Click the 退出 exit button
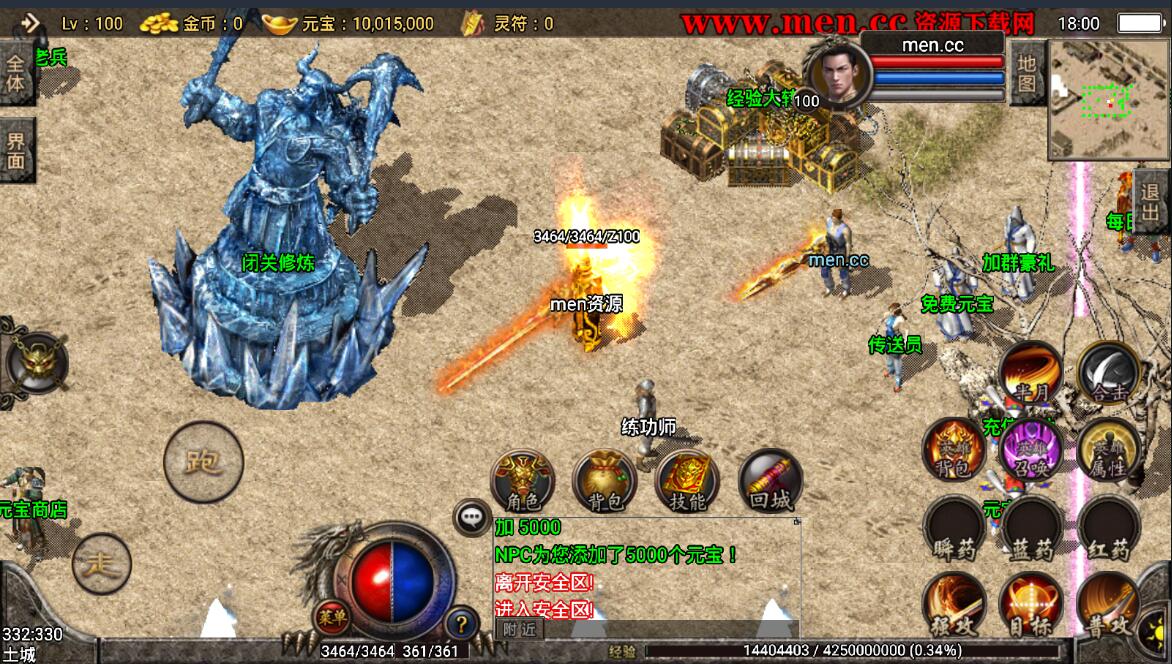The width and height of the screenshot is (1172, 664). [x=1152, y=202]
